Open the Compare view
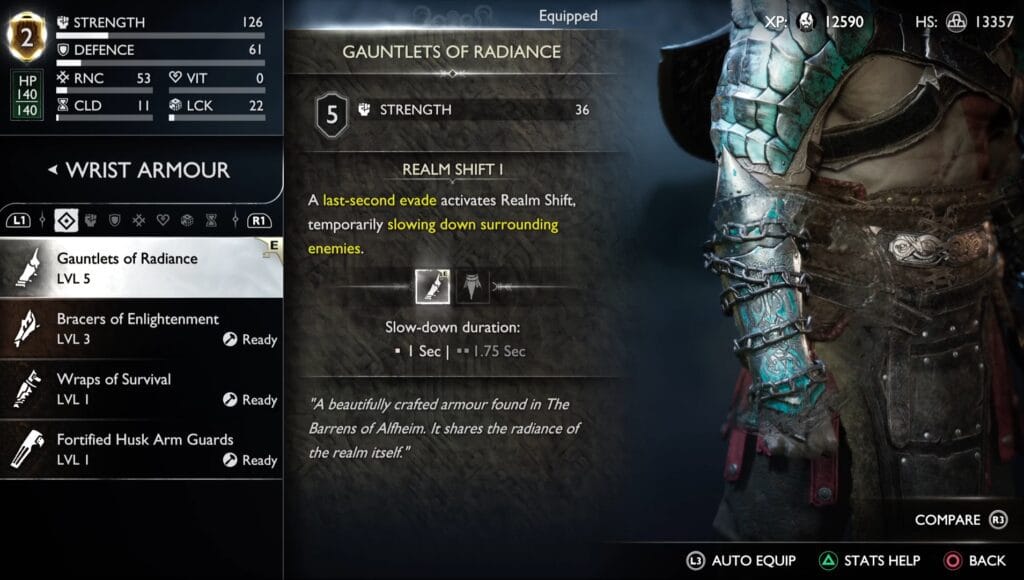Screen dimensions: 1024x580 [958, 520]
